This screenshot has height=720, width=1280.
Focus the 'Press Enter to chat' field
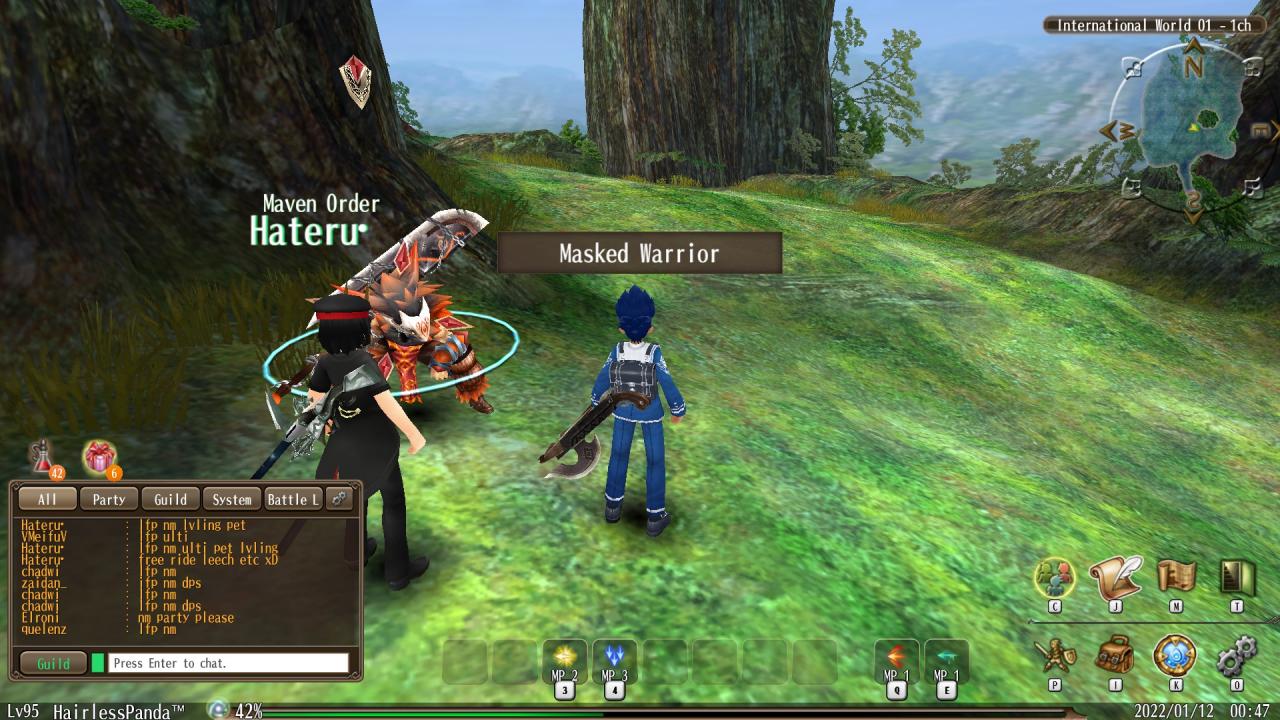[229, 663]
